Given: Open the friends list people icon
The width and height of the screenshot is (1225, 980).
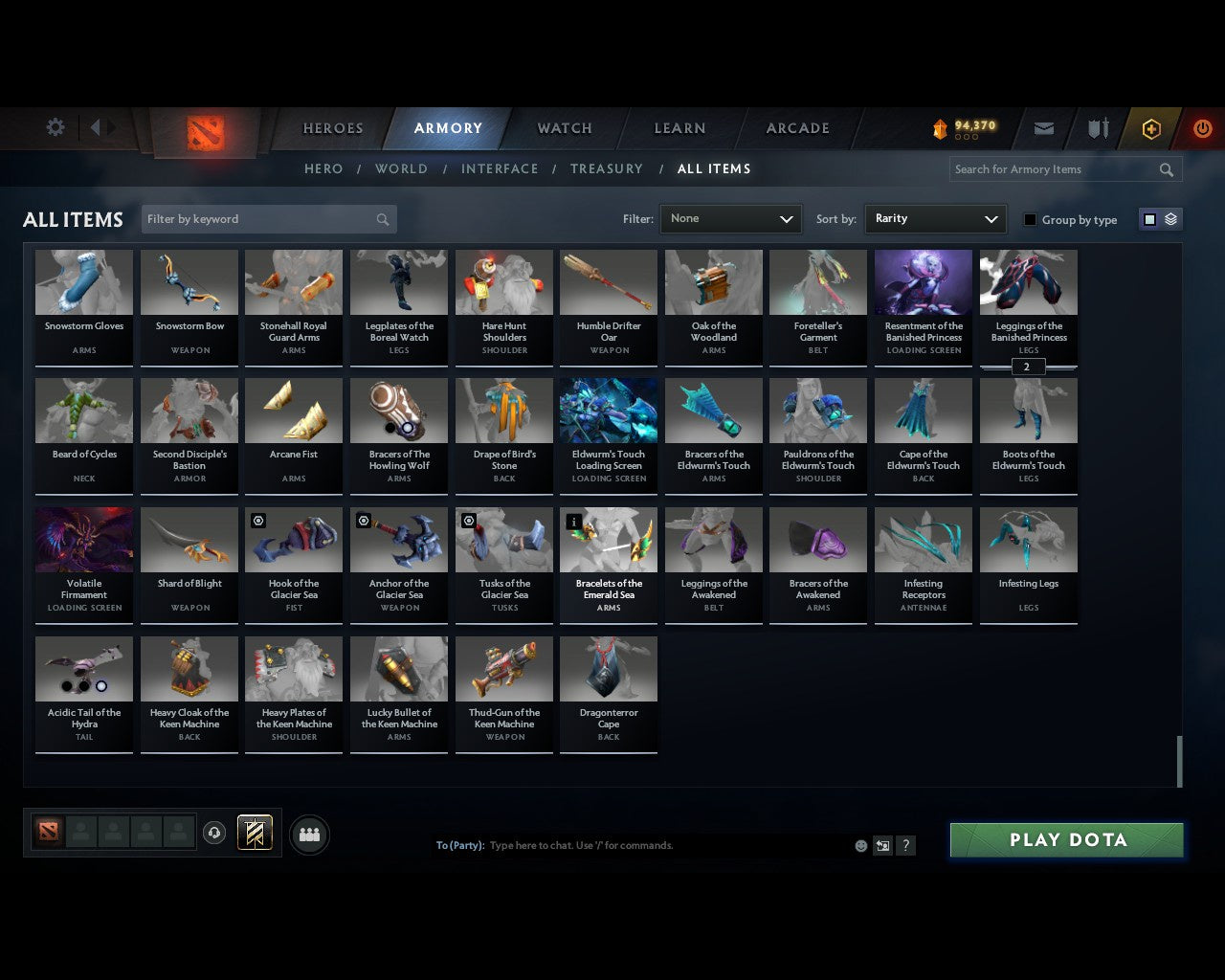Looking at the screenshot, I should pyautogui.click(x=309, y=834).
